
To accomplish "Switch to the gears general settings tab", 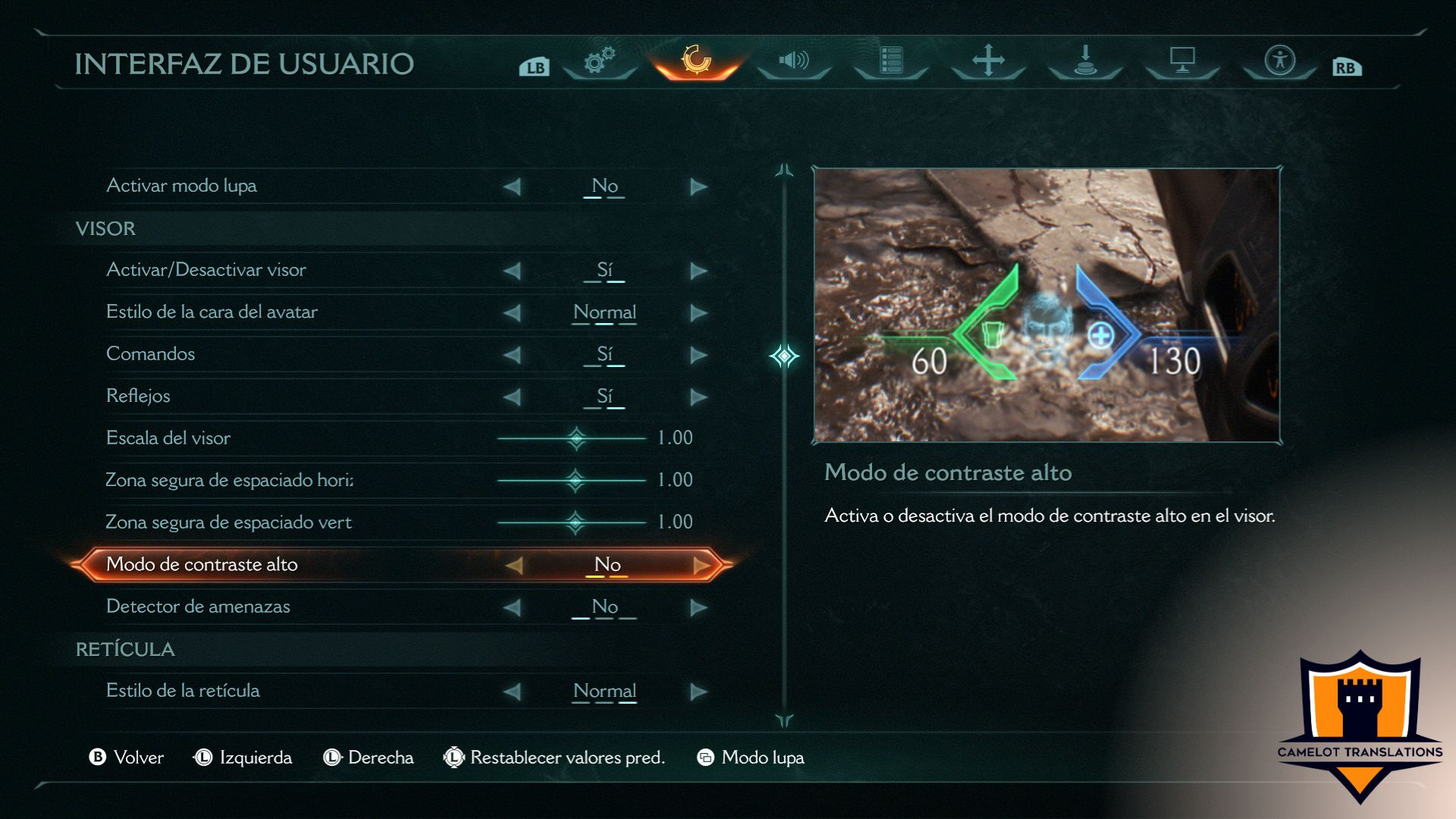I will 599,61.
